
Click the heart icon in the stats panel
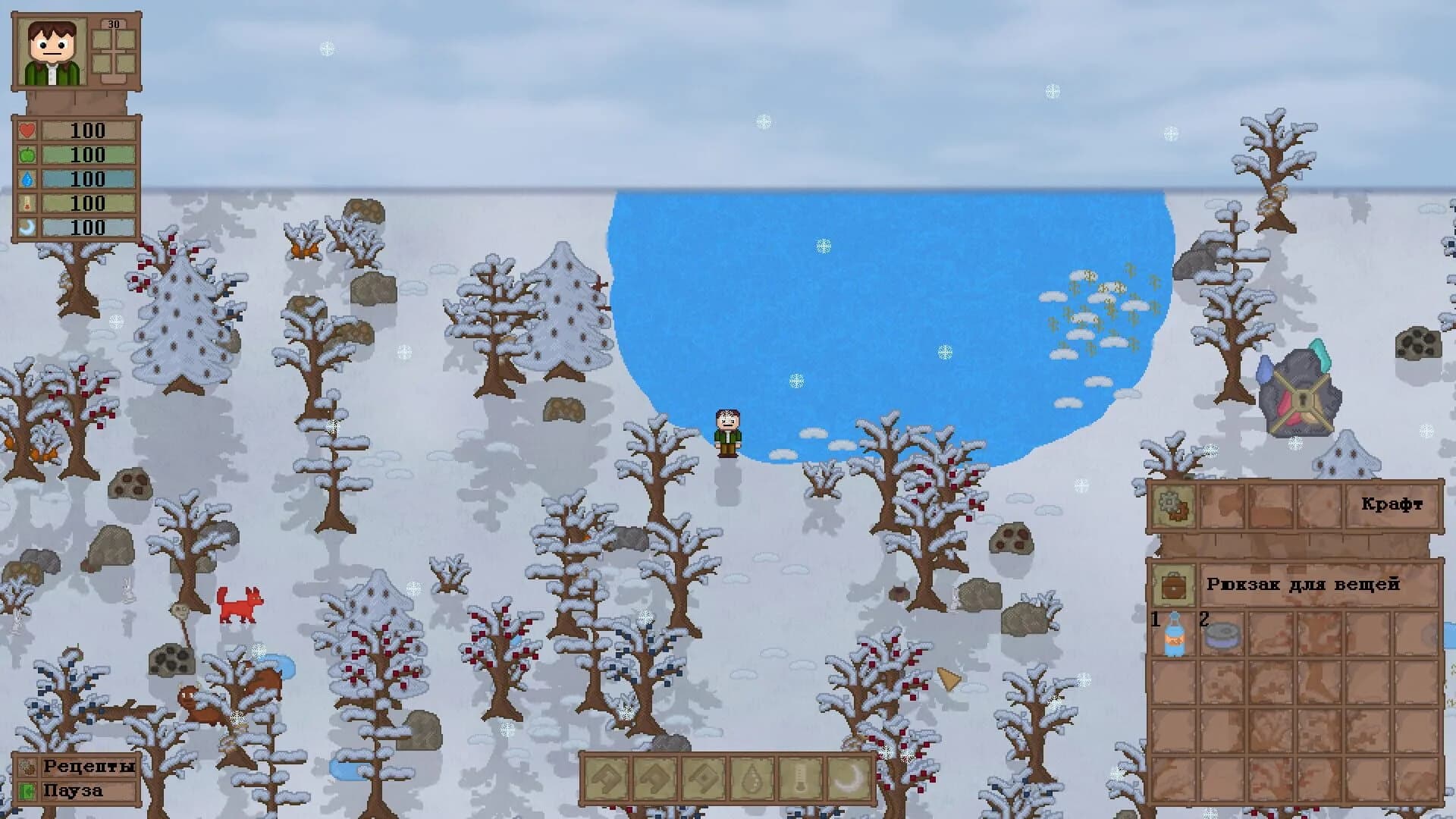28,130
